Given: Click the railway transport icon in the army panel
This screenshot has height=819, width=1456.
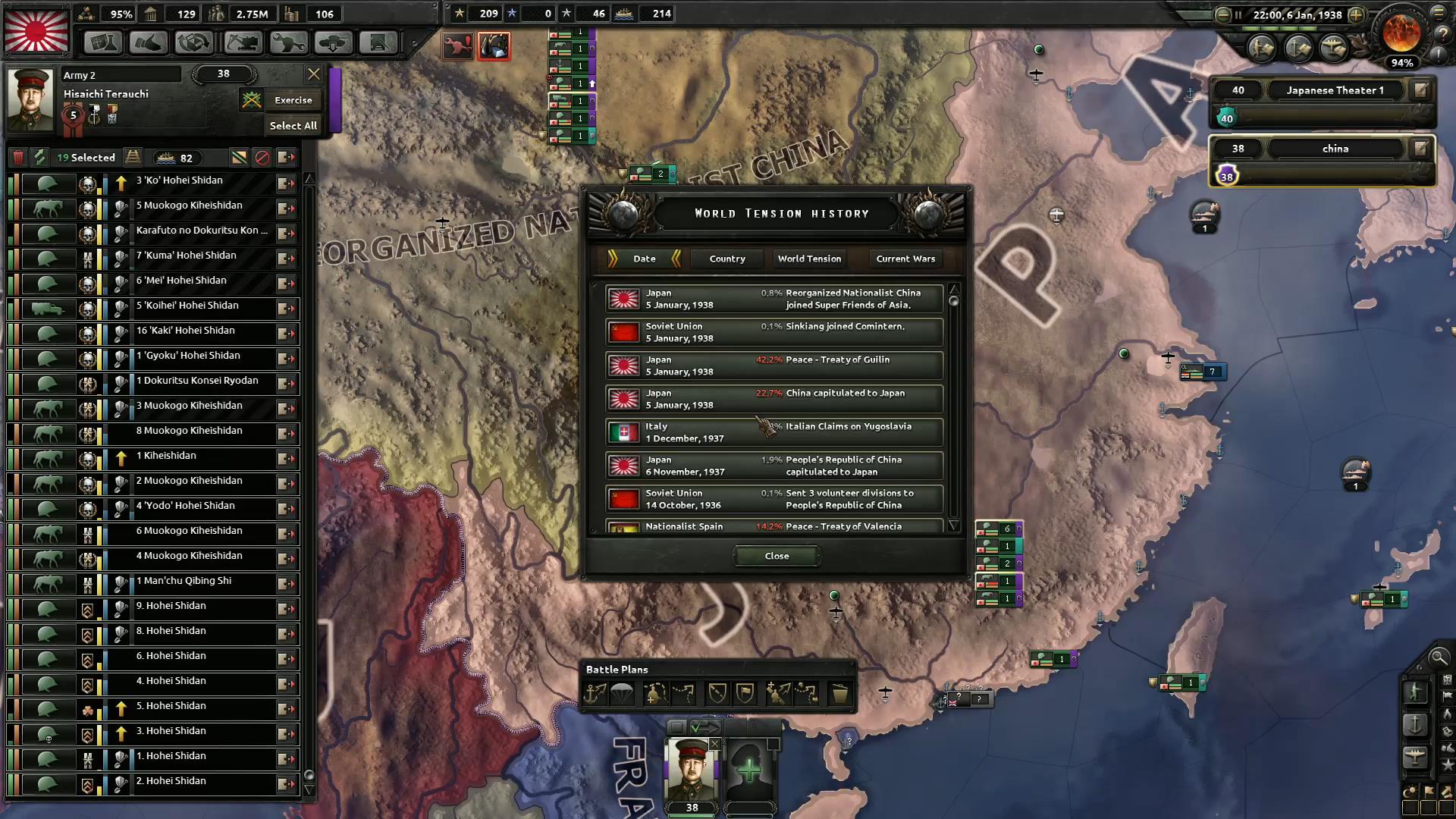Looking at the screenshot, I should tap(133, 157).
